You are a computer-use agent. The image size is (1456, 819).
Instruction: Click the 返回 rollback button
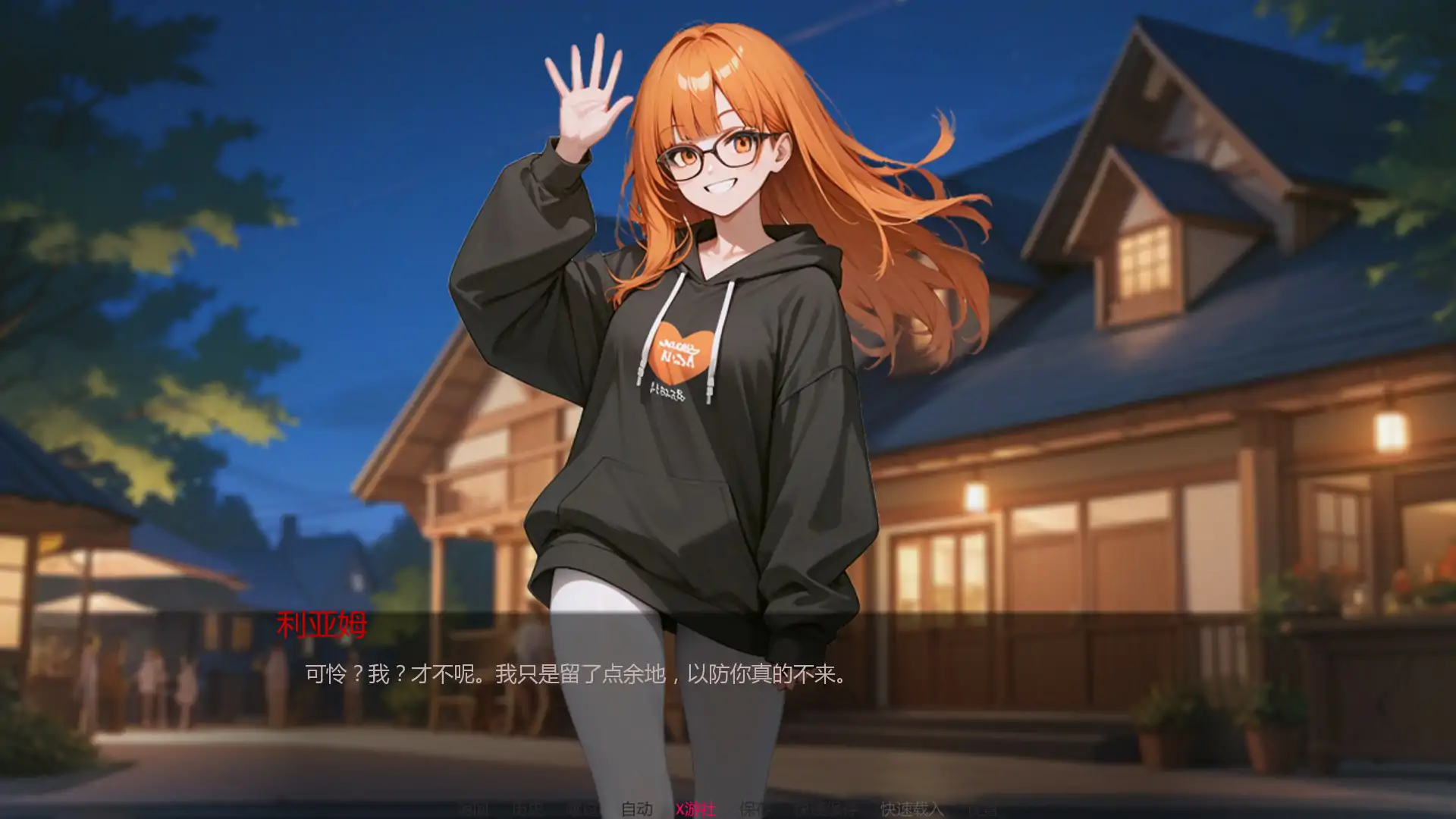click(x=474, y=809)
